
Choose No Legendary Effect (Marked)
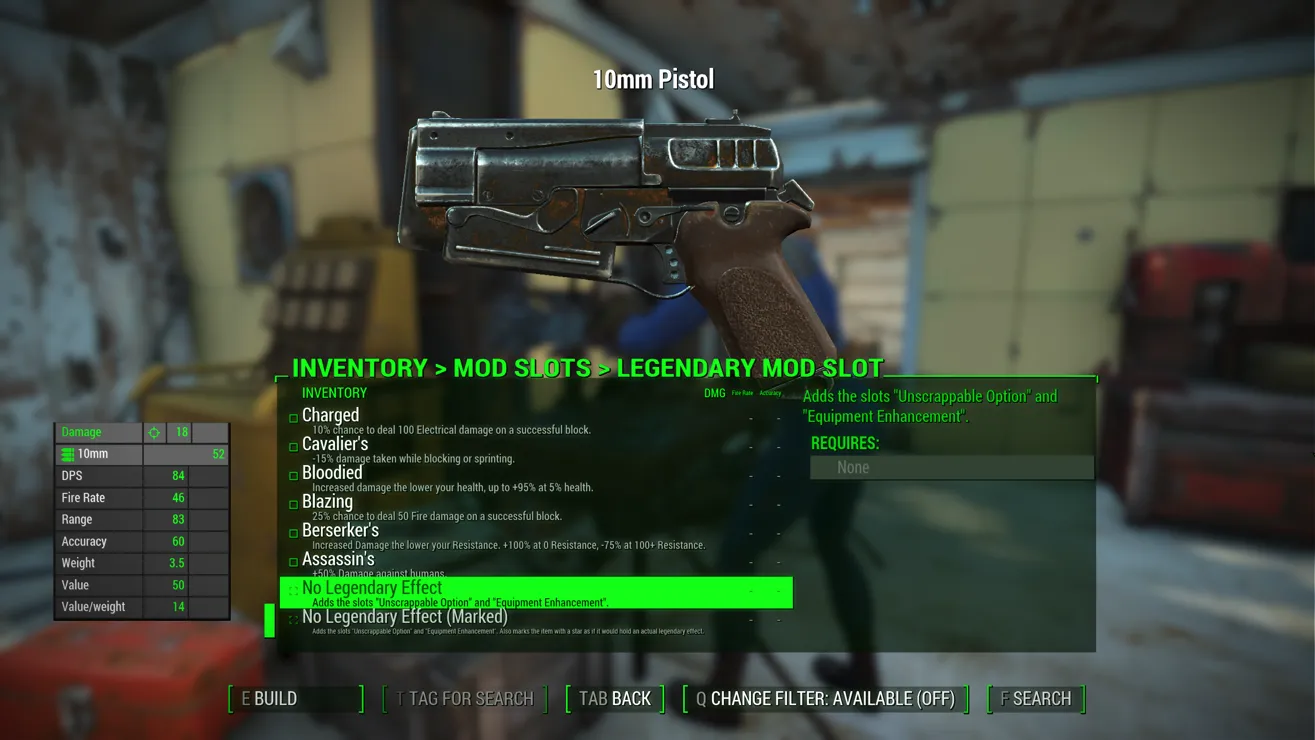[405, 618]
